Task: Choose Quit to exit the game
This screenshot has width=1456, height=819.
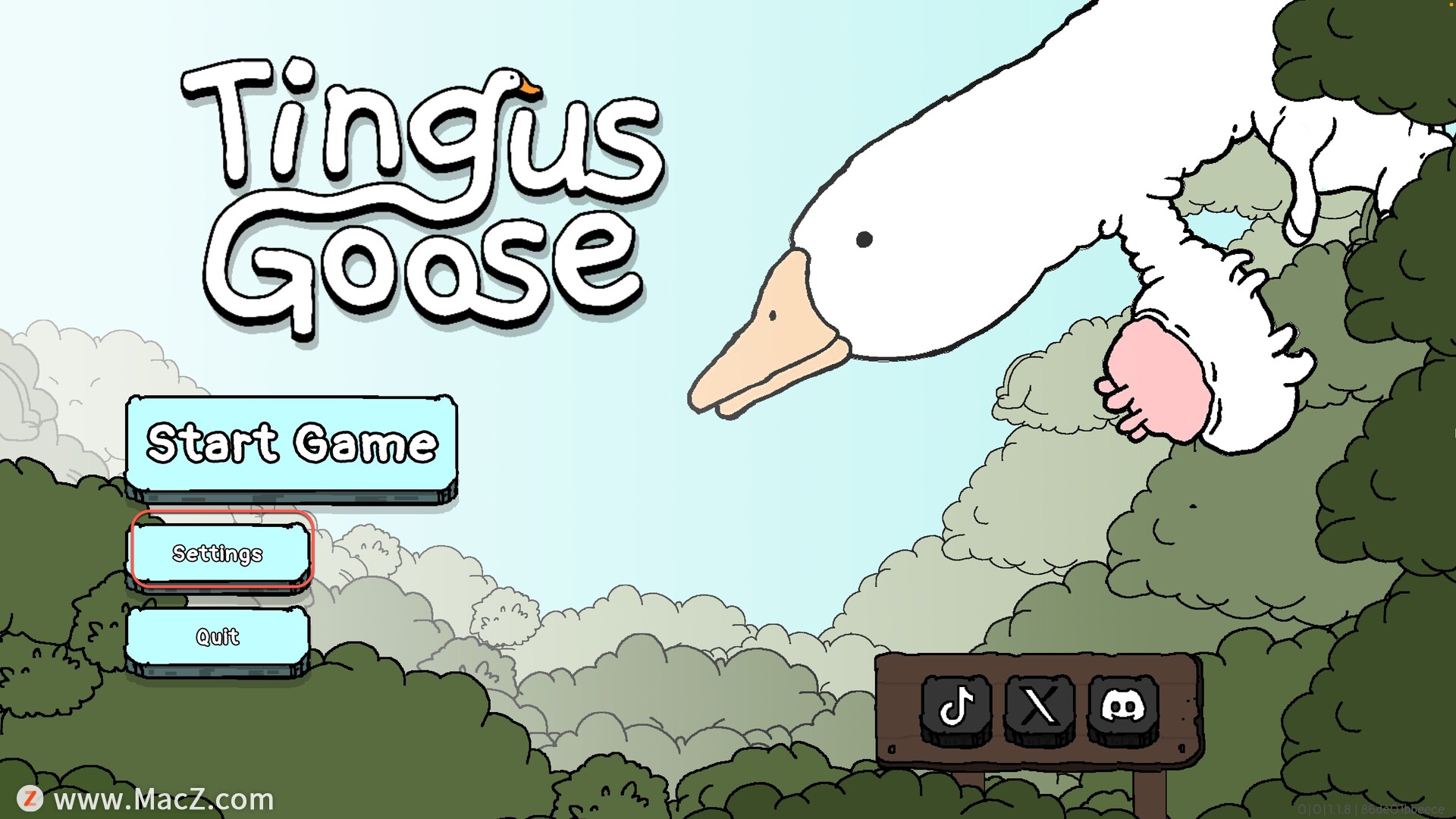Action: click(x=218, y=637)
